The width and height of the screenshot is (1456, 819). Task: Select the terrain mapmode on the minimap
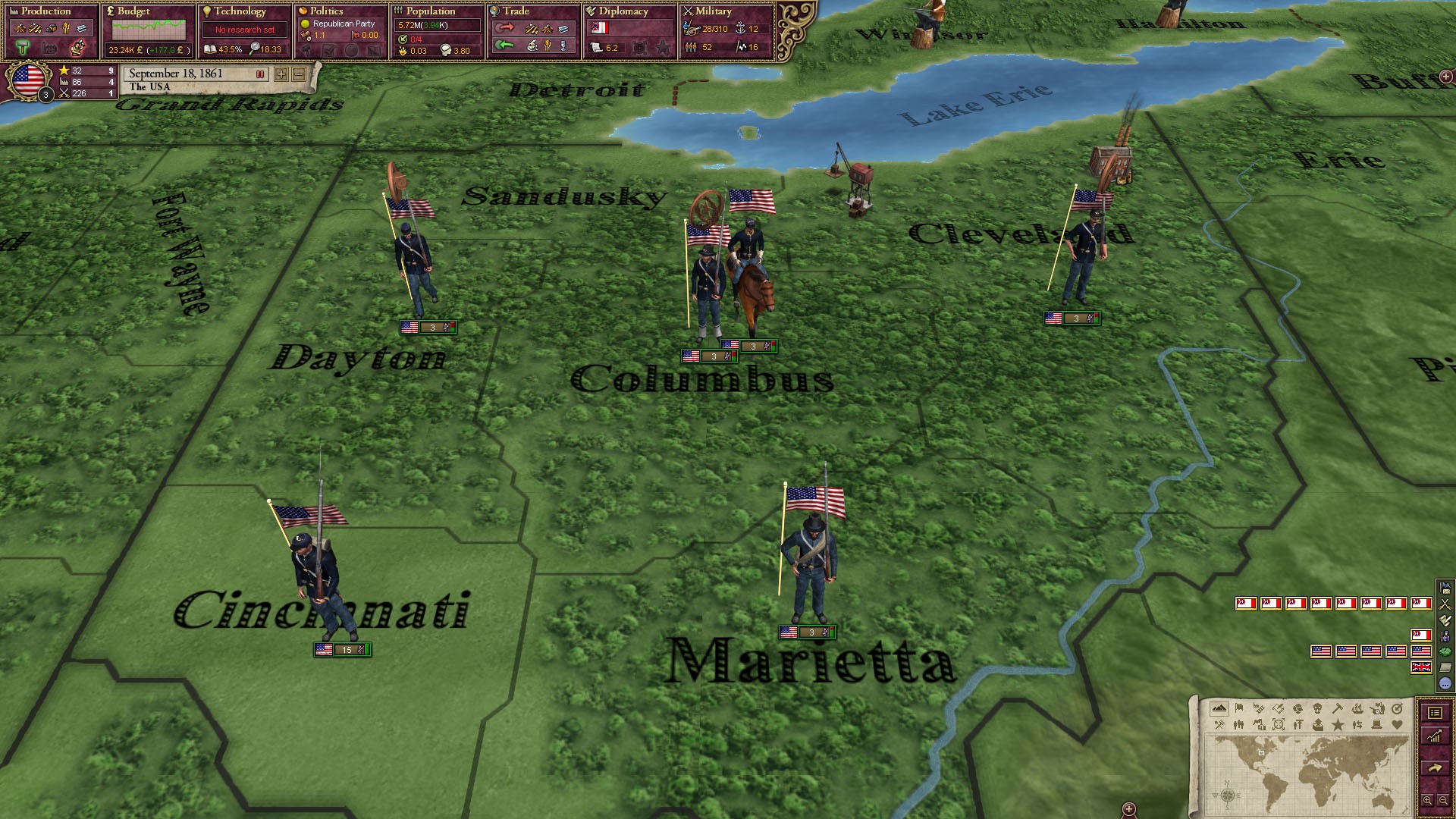1219,708
